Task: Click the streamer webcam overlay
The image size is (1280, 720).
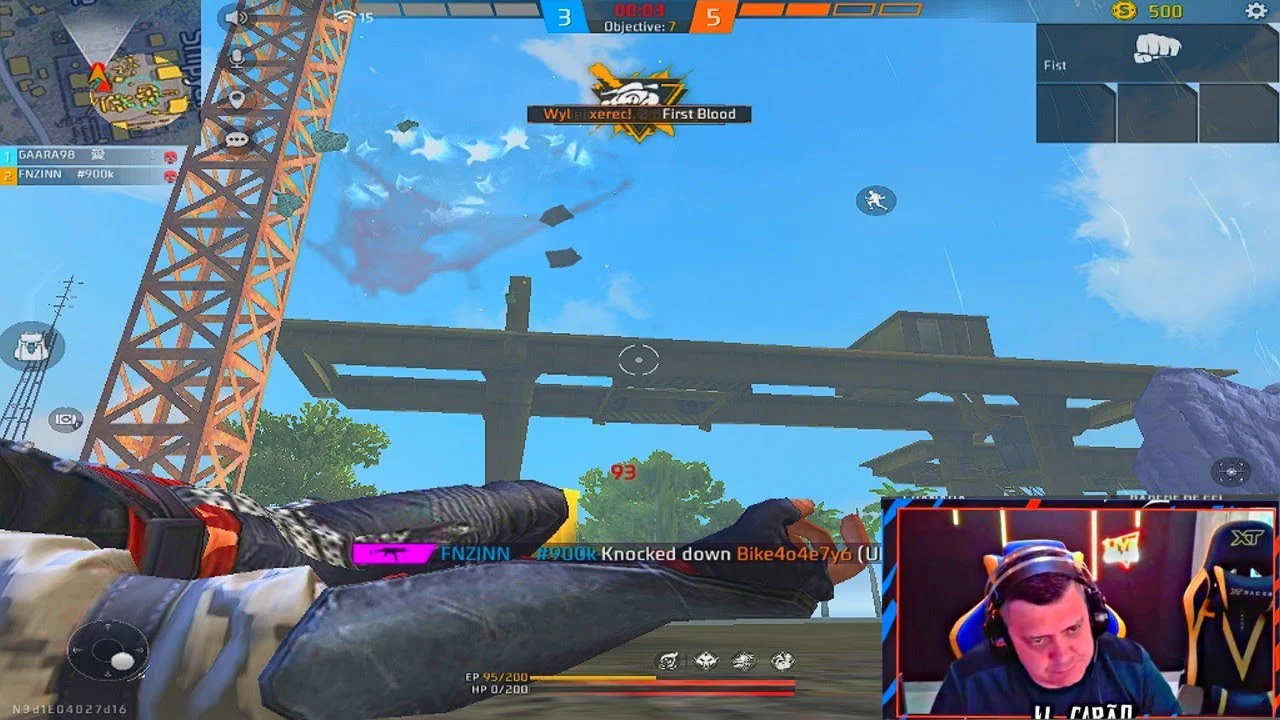Action: (x=1080, y=612)
